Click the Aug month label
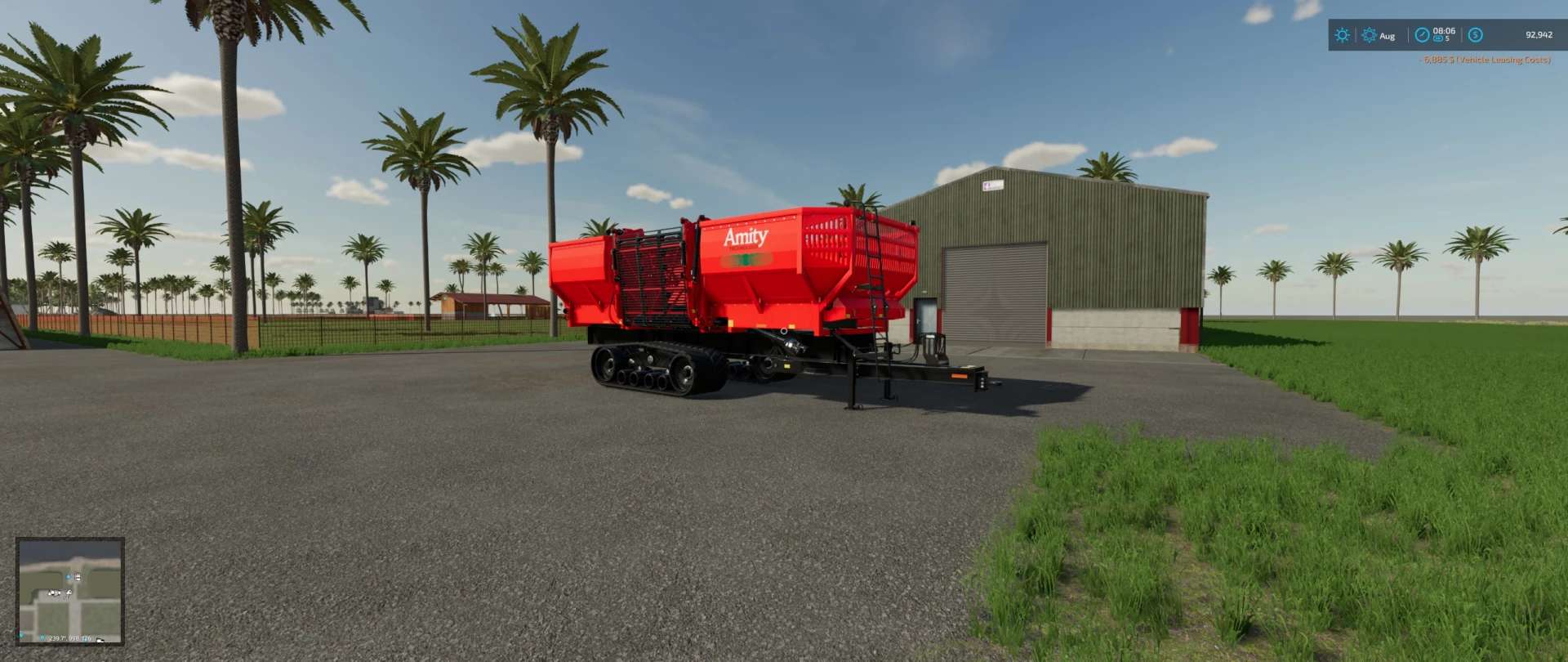This screenshot has width=1568, height=662. (1387, 37)
